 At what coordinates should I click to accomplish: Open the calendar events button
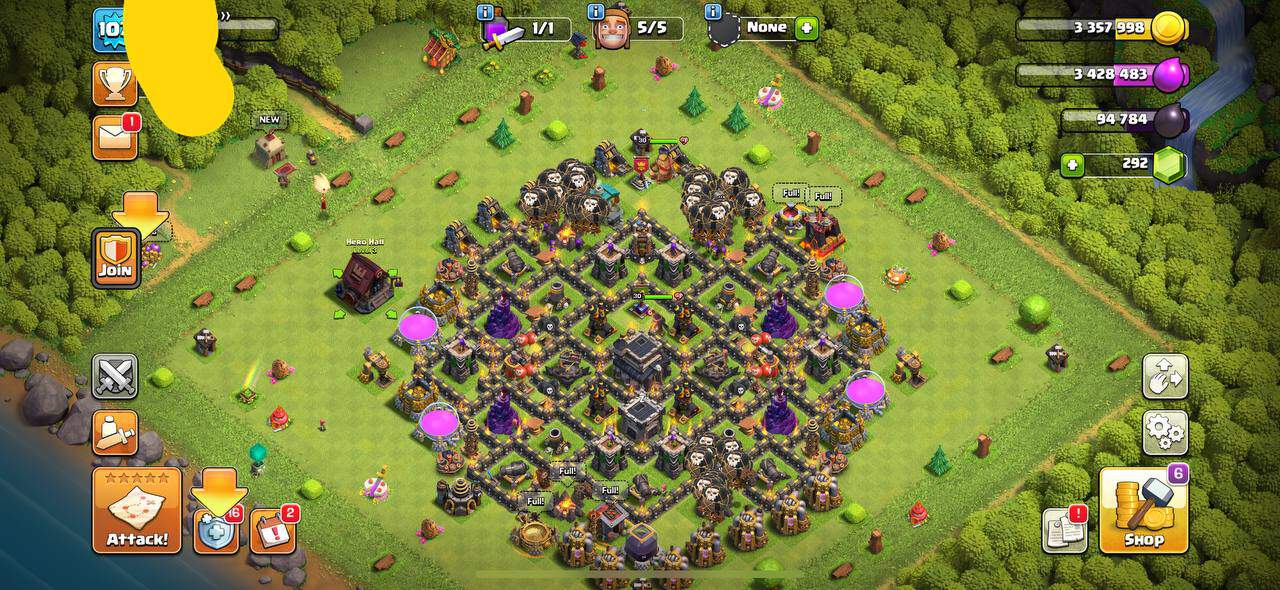tap(271, 531)
